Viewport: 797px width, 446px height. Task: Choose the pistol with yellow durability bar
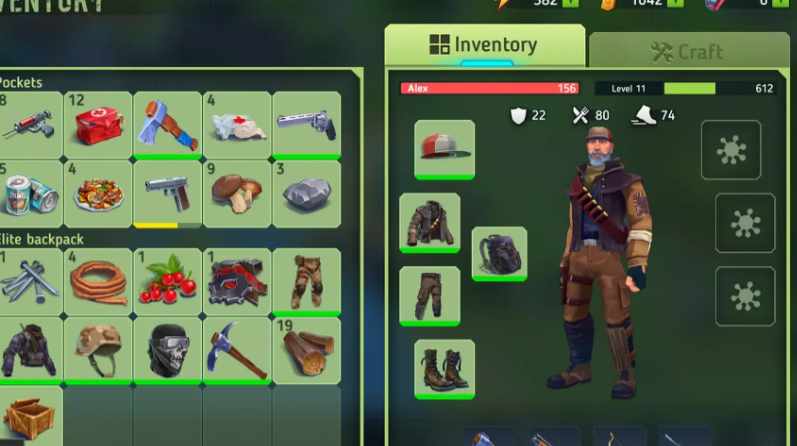point(167,192)
